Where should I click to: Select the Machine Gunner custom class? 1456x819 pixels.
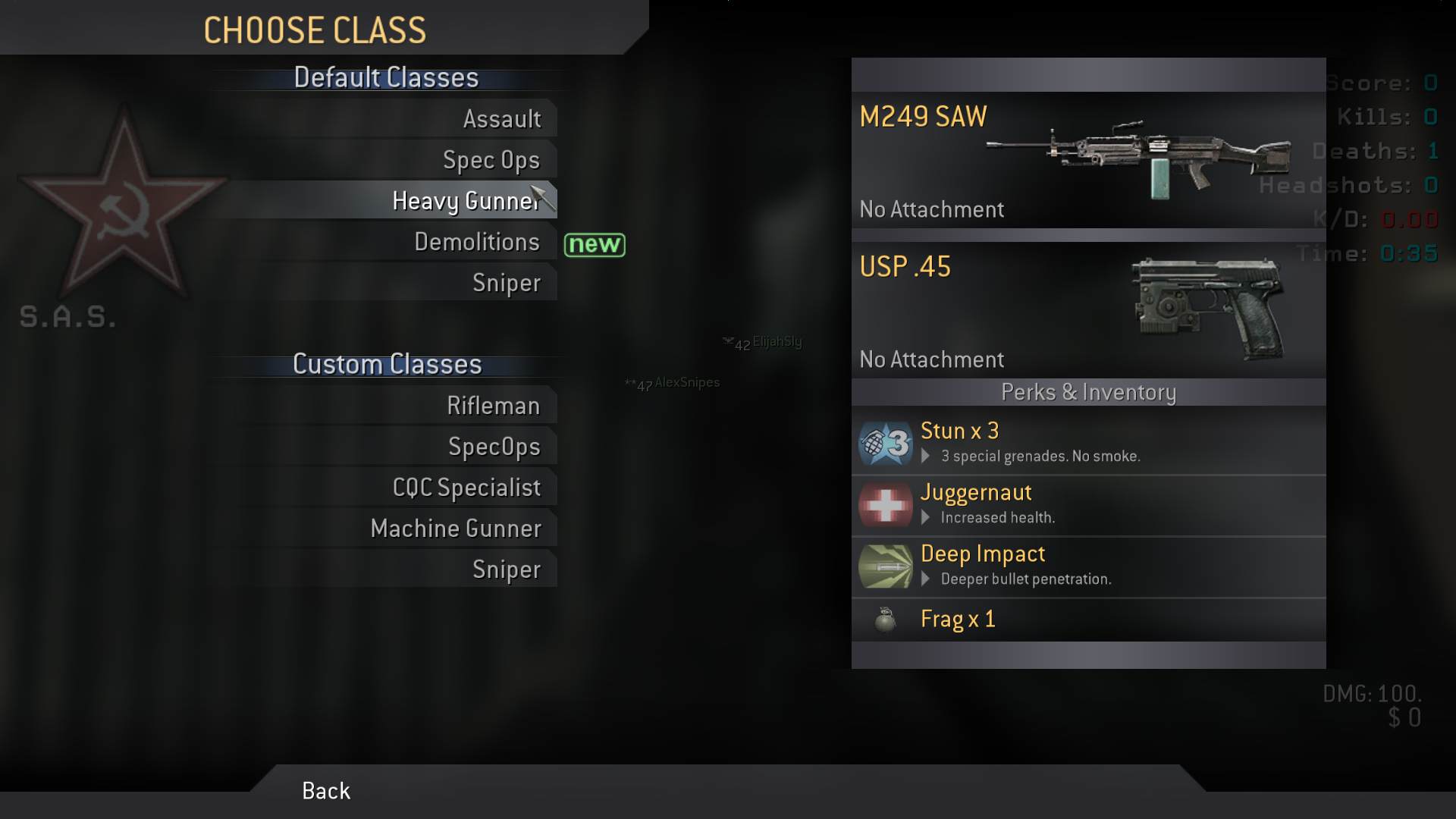[x=456, y=529]
